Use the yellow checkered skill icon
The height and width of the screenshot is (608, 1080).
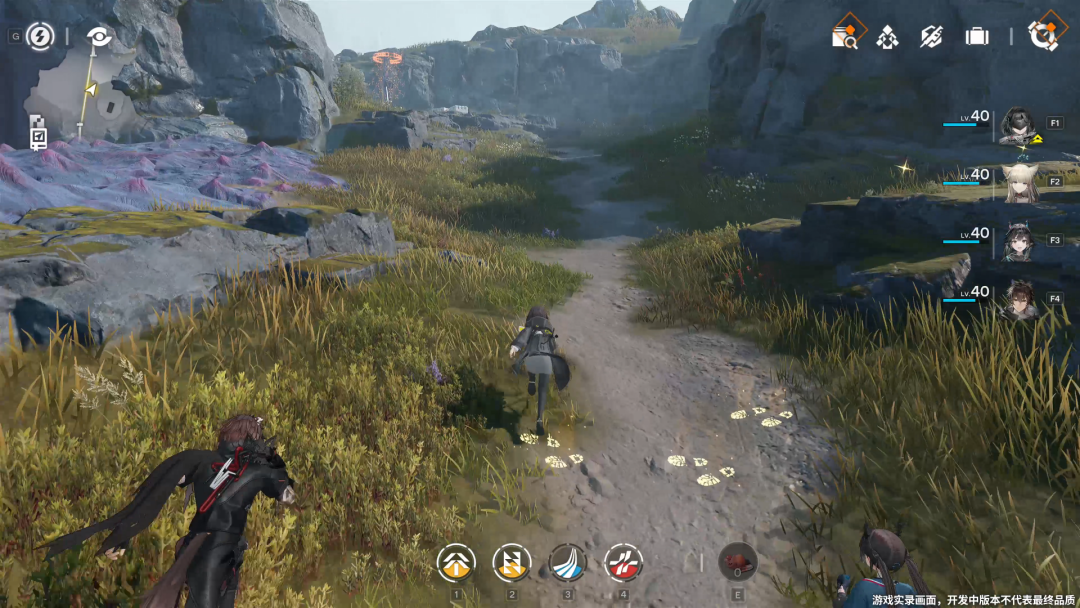point(512,563)
